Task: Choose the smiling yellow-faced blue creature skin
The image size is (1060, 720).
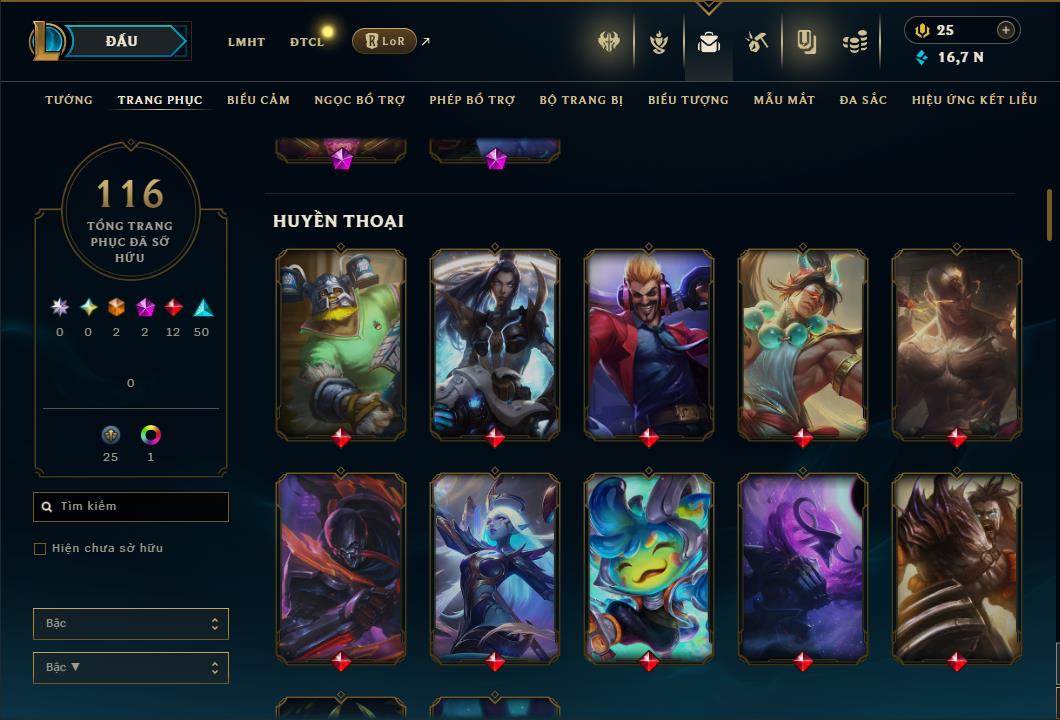Action: [649, 567]
